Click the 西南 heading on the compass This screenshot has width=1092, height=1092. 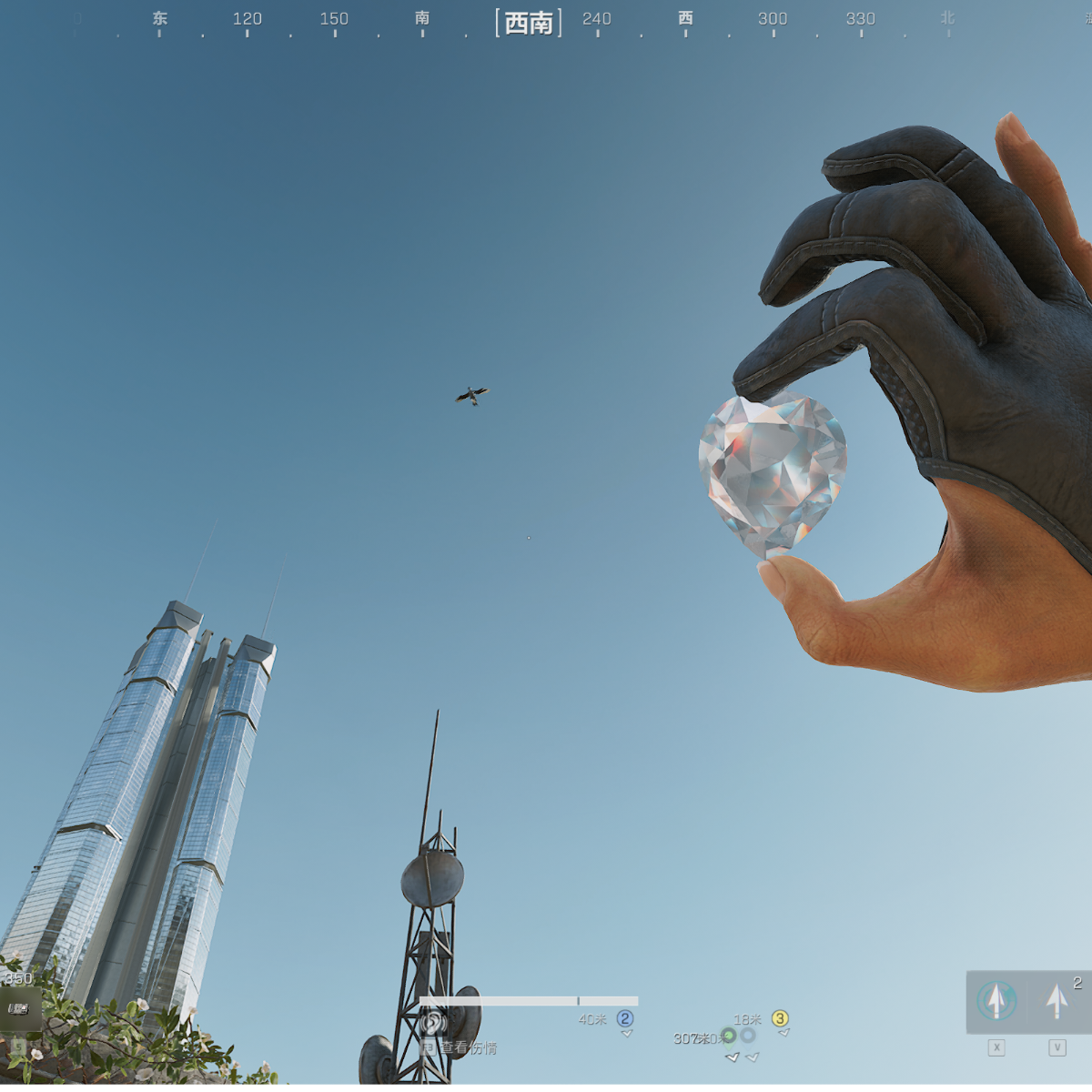(x=529, y=22)
